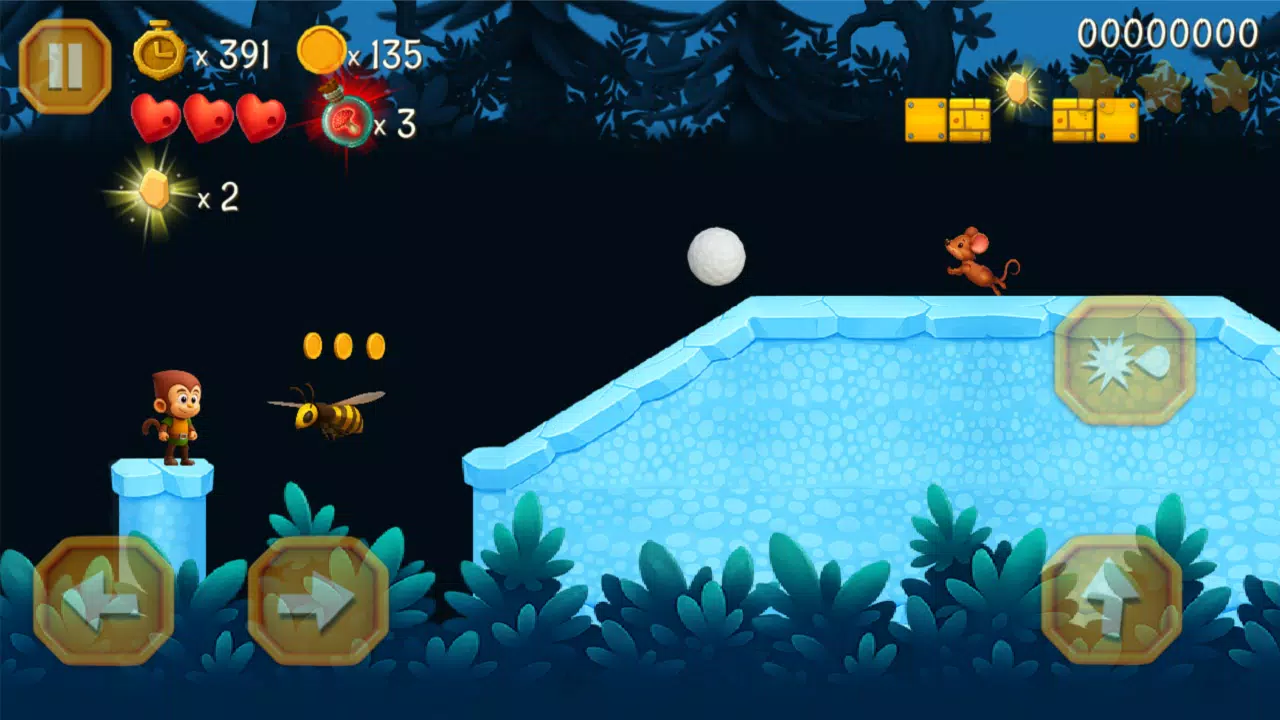The width and height of the screenshot is (1280, 720).
Task: Click the coin counter icon
Action: 322,49
